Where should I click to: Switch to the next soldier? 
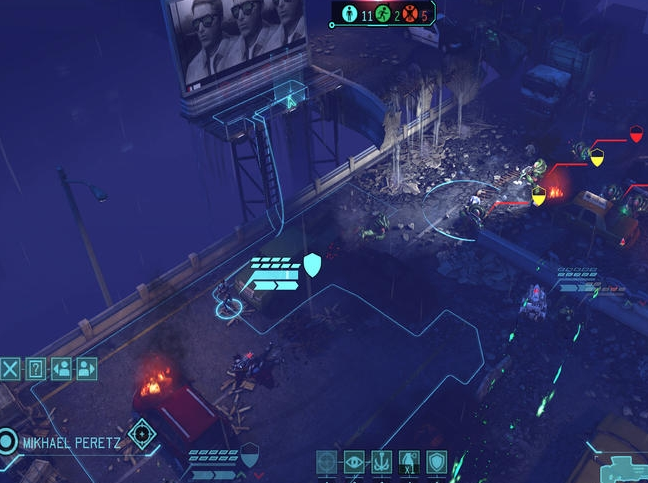point(87,368)
